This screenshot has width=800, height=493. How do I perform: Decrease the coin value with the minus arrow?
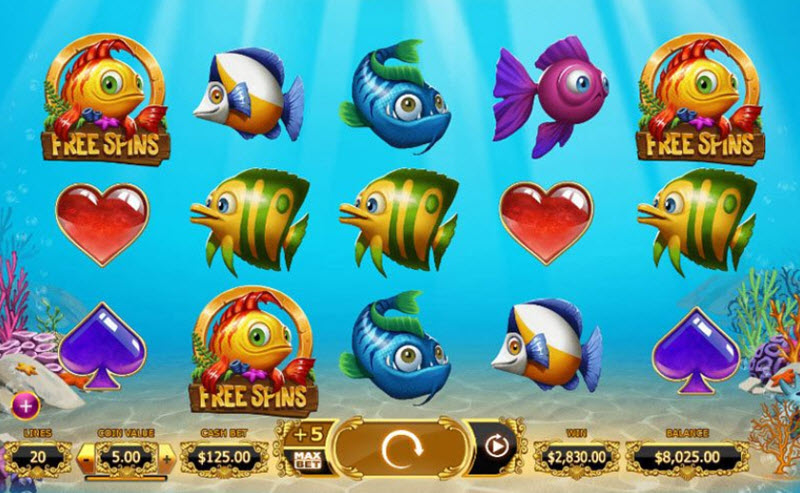click(87, 459)
